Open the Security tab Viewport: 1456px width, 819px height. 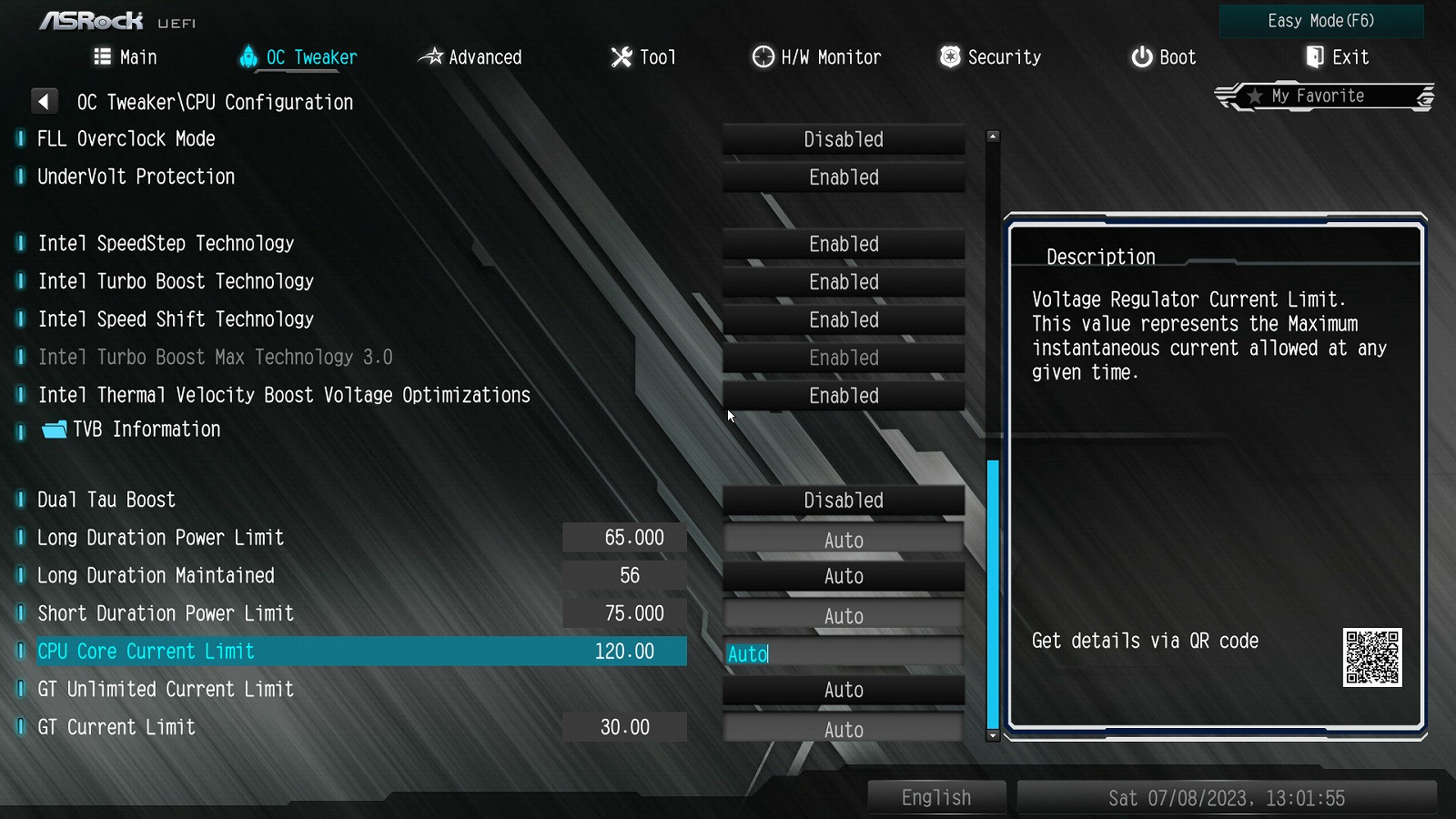(990, 57)
